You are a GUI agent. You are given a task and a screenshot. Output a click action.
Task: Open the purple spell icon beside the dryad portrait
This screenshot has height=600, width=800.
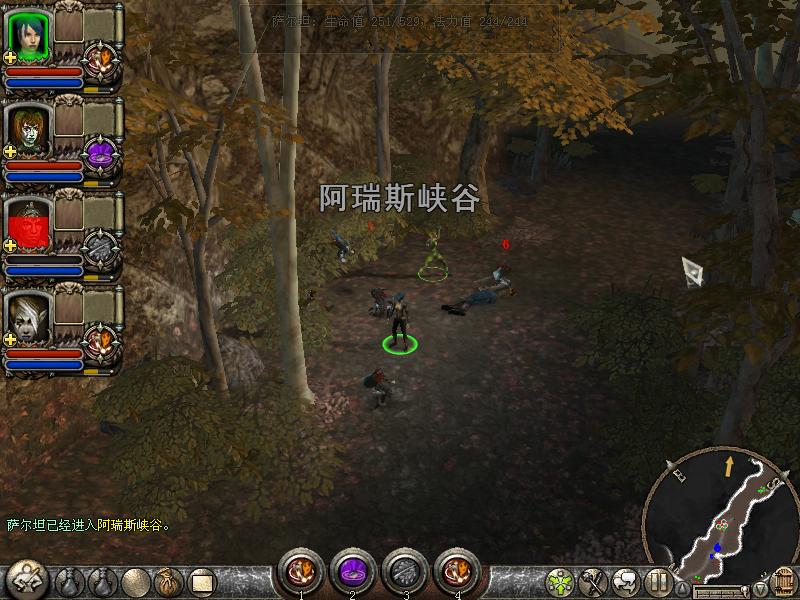click(x=102, y=153)
